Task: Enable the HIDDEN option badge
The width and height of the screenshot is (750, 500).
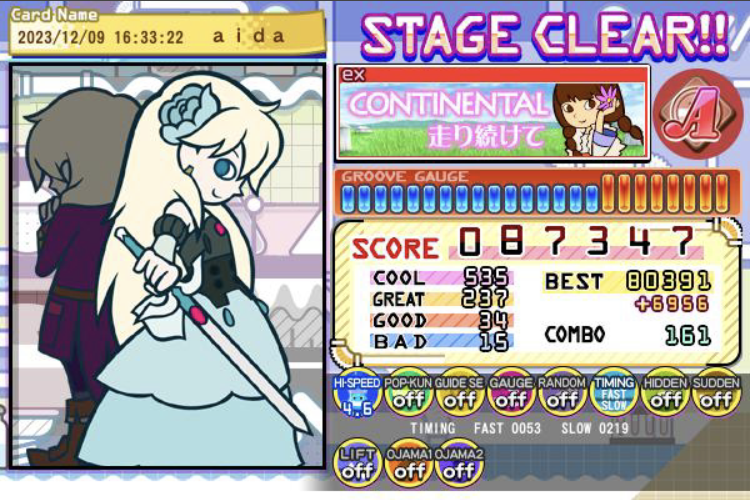Action: 665,396
